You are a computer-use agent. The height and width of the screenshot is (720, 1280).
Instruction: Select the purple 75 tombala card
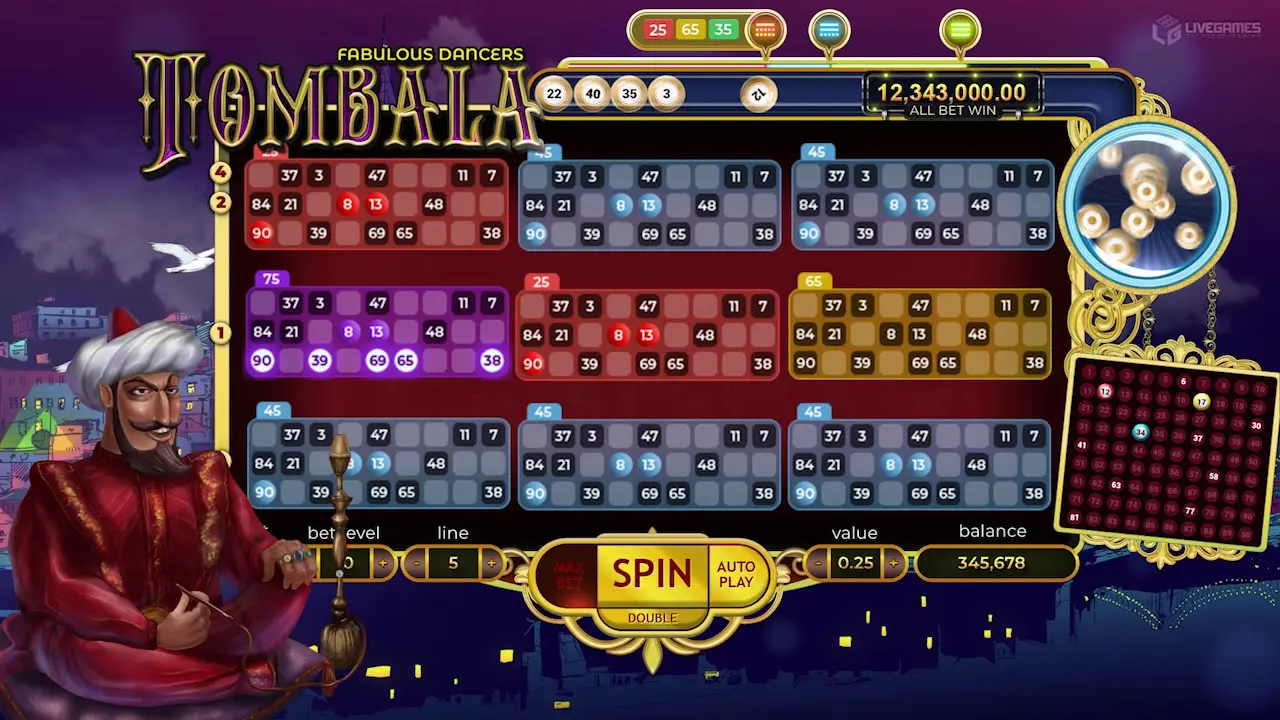click(377, 330)
